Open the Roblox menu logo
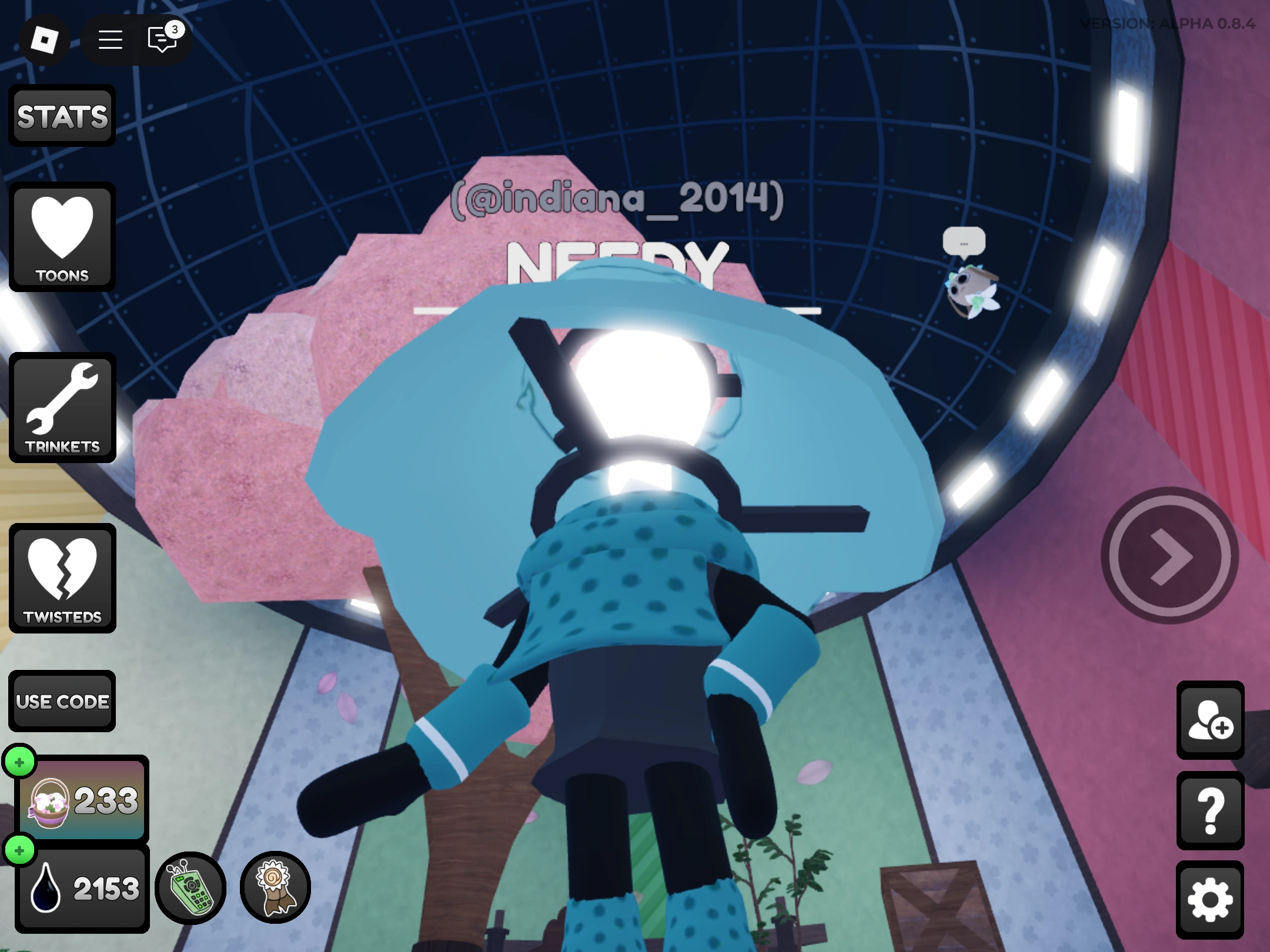Viewport: 1270px width, 952px height. click(x=45, y=40)
